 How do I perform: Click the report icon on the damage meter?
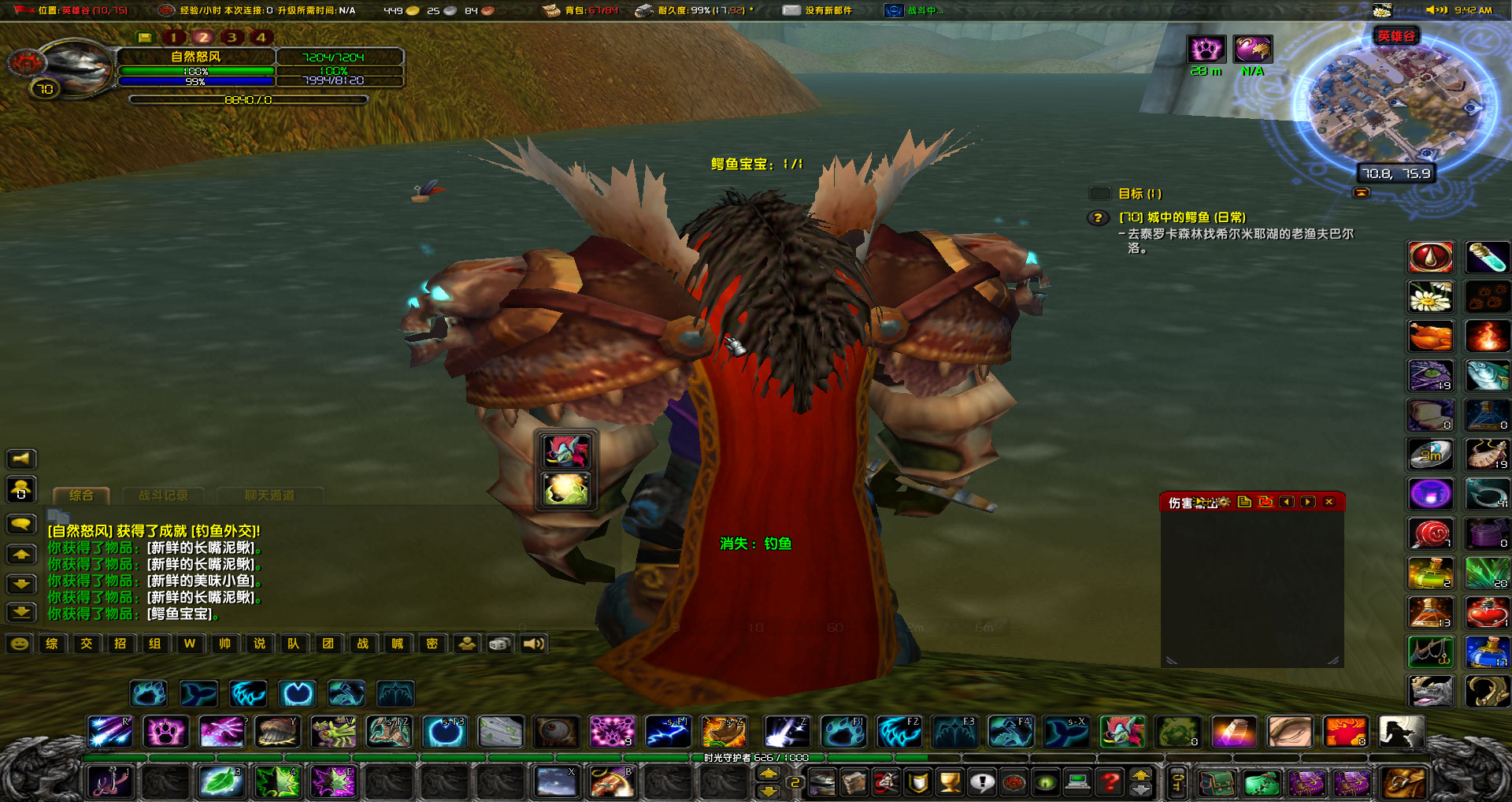pyautogui.click(x=1245, y=502)
